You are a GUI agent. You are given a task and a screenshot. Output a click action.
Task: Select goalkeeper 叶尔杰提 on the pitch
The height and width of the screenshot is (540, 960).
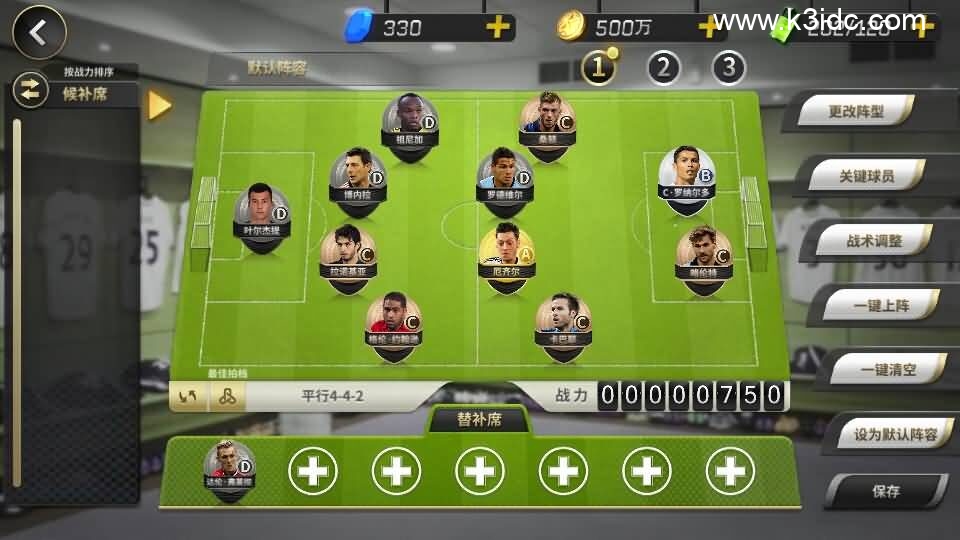pos(262,211)
